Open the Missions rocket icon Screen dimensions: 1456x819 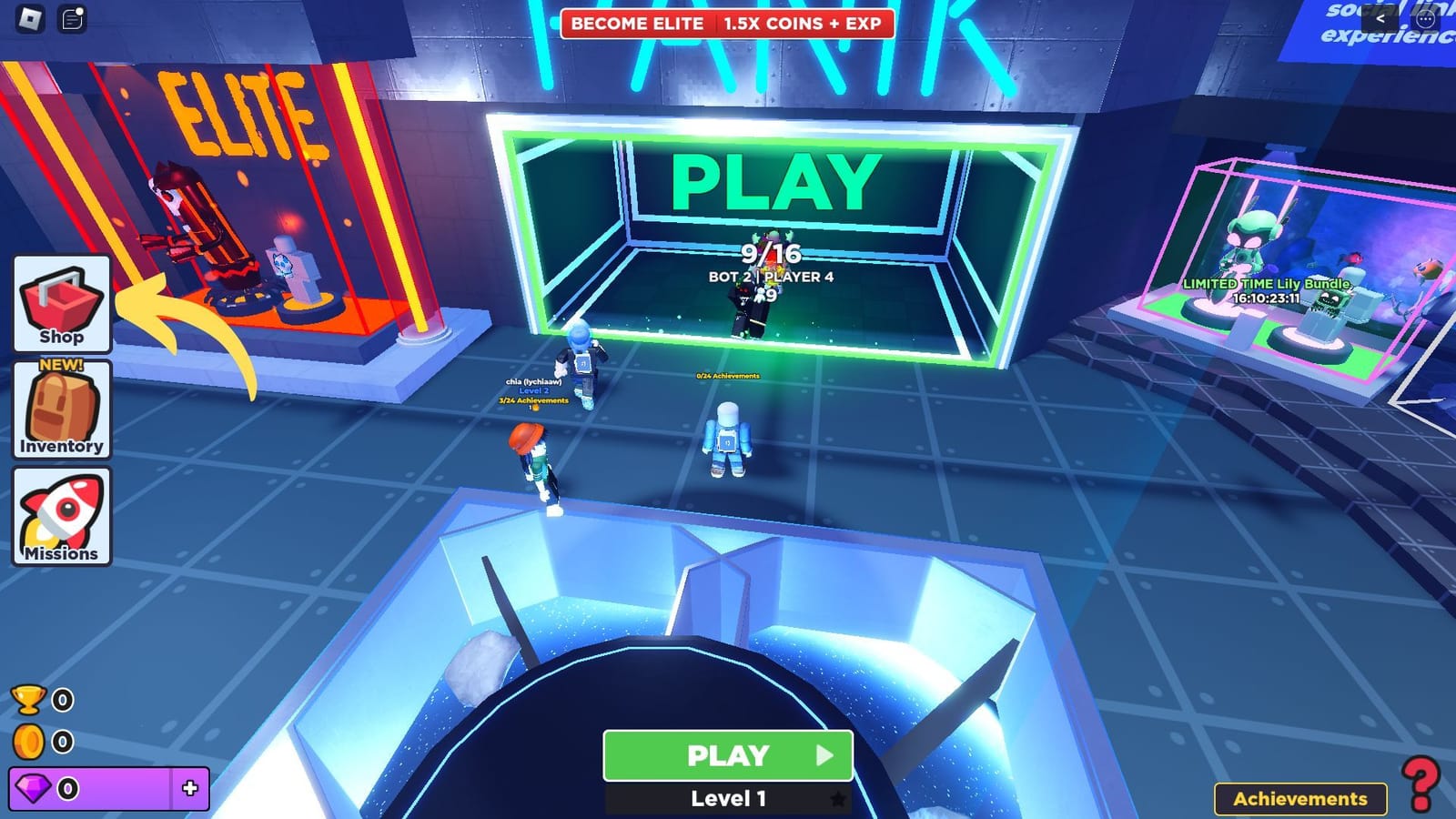coord(60,516)
